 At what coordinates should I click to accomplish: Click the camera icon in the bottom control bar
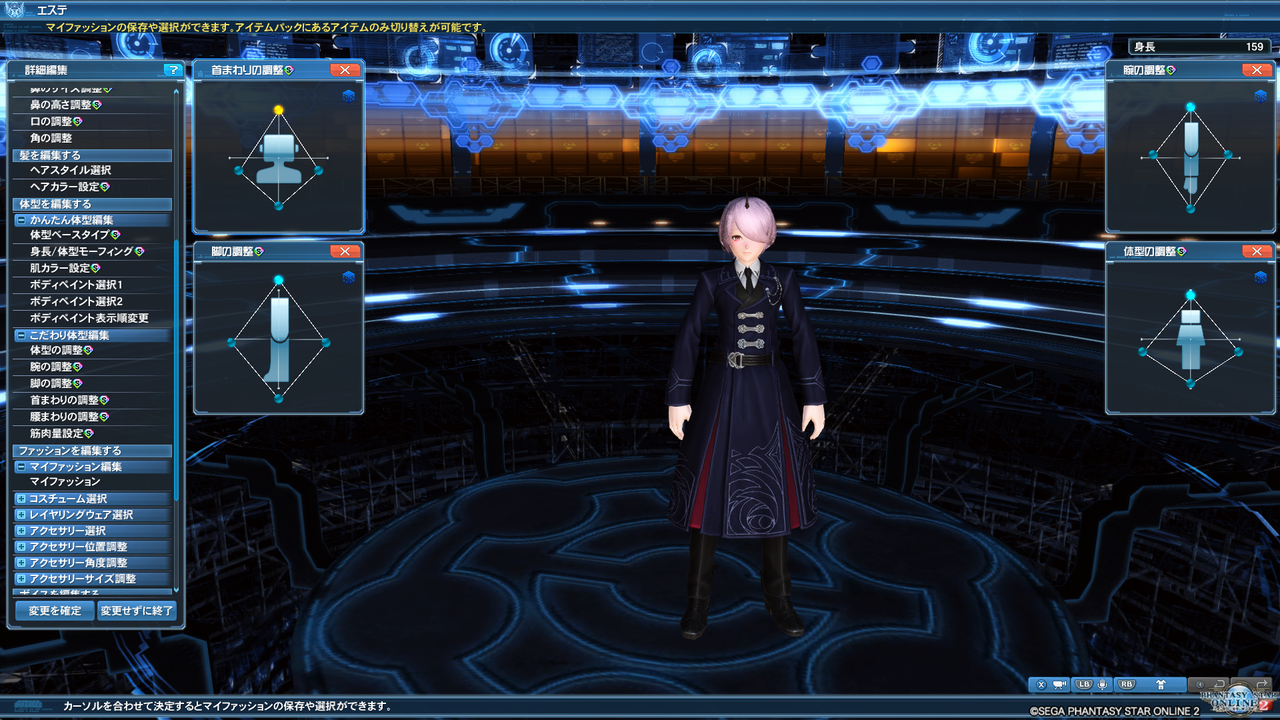pyautogui.click(x=1059, y=686)
